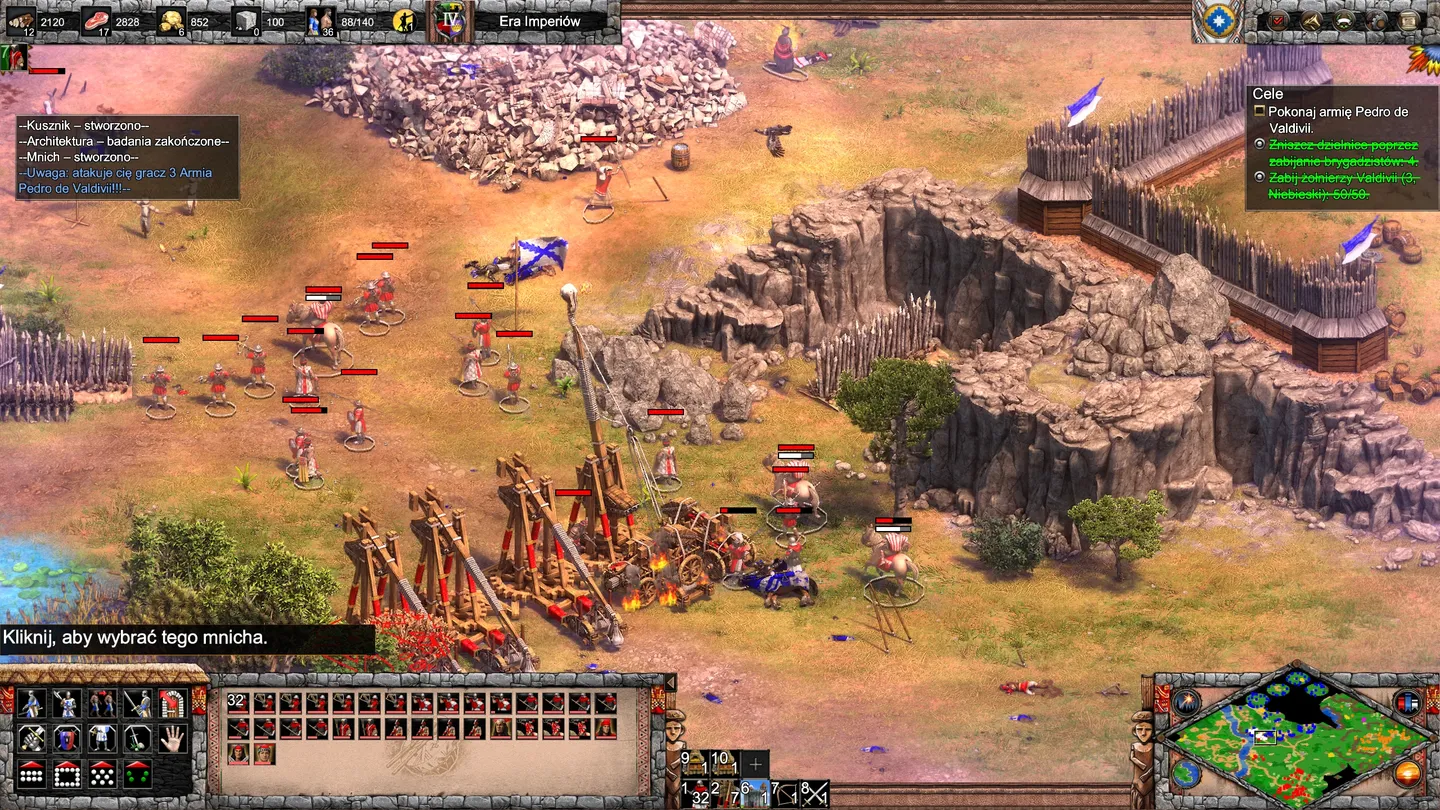Choose the stop command open hand icon
This screenshot has height=810, width=1440.
click(173, 739)
